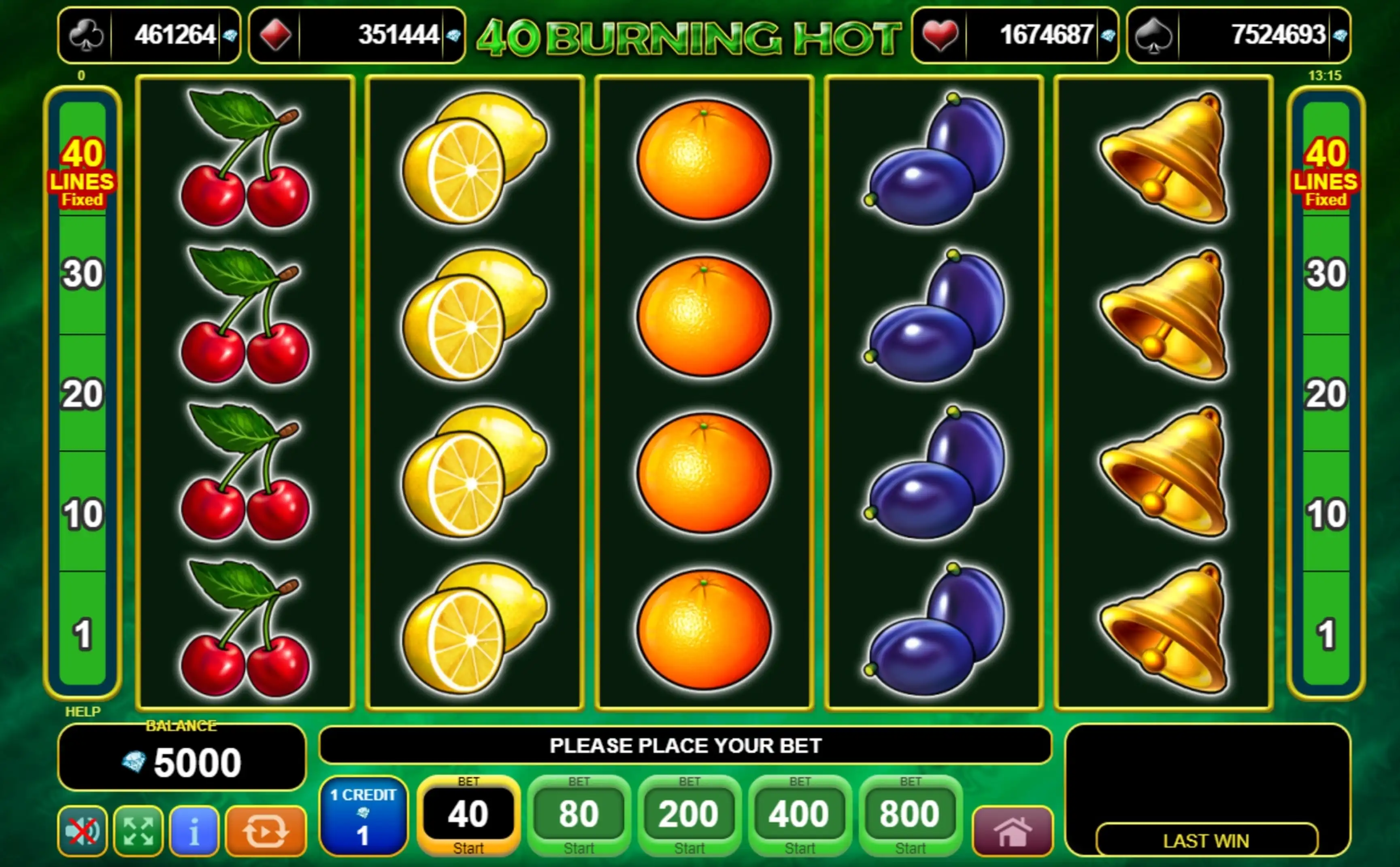Open the HELP link
The image size is (1400, 867).
(x=83, y=712)
